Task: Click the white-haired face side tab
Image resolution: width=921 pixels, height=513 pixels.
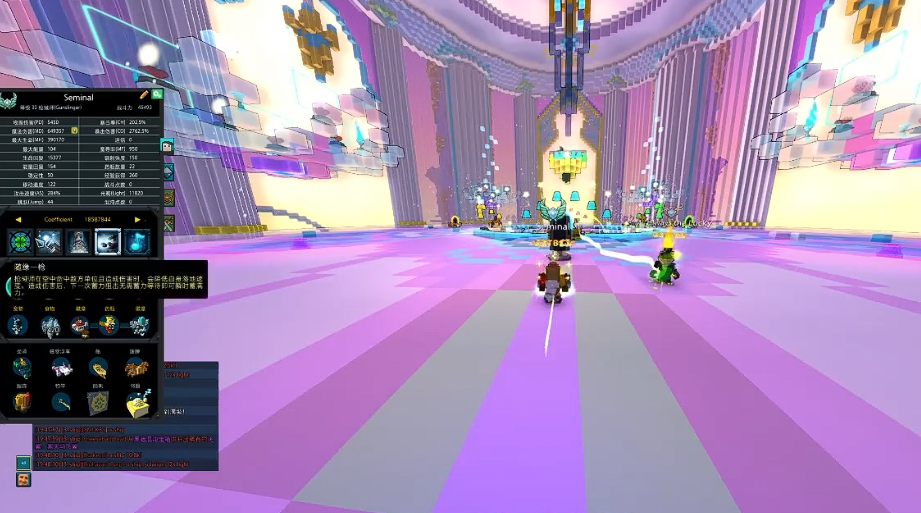Action: click(168, 146)
